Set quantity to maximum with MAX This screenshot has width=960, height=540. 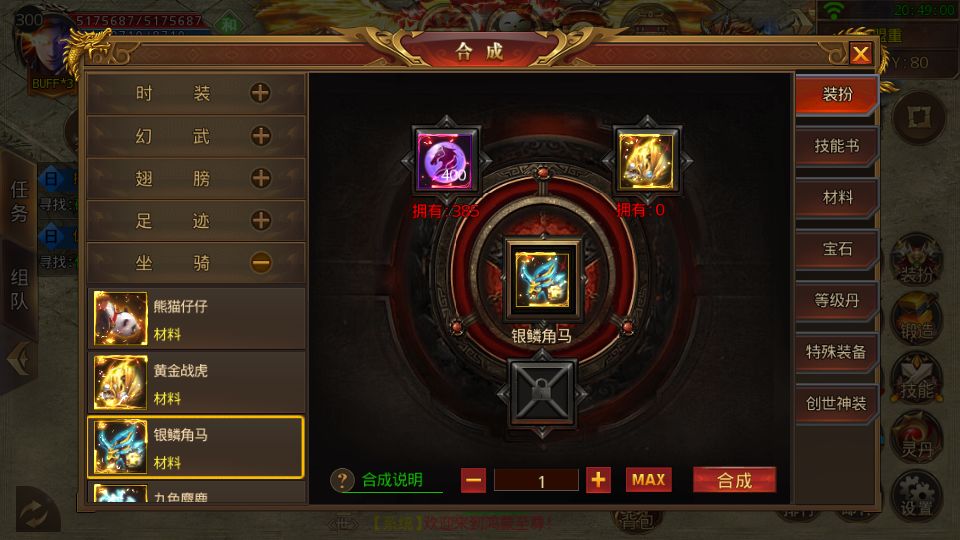648,480
